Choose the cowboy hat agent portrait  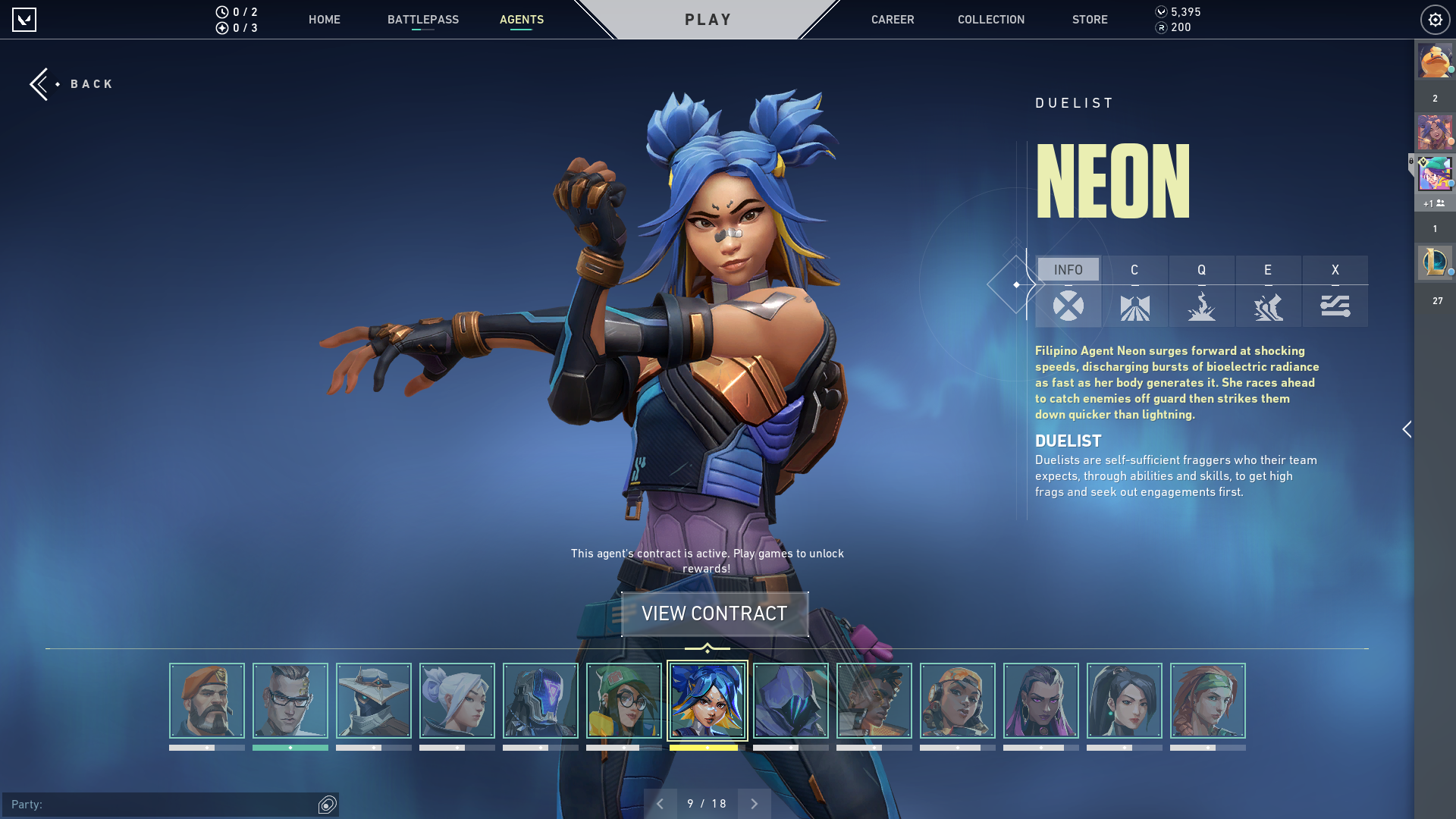click(373, 701)
